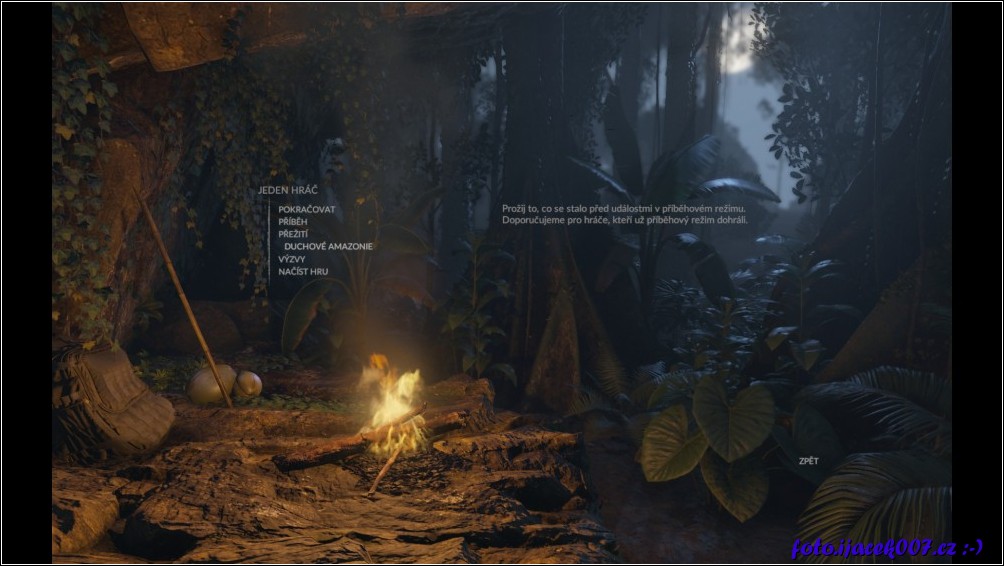This screenshot has width=1004, height=566.
Task: Select Načíst hru to load a save
Action: [x=303, y=271]
